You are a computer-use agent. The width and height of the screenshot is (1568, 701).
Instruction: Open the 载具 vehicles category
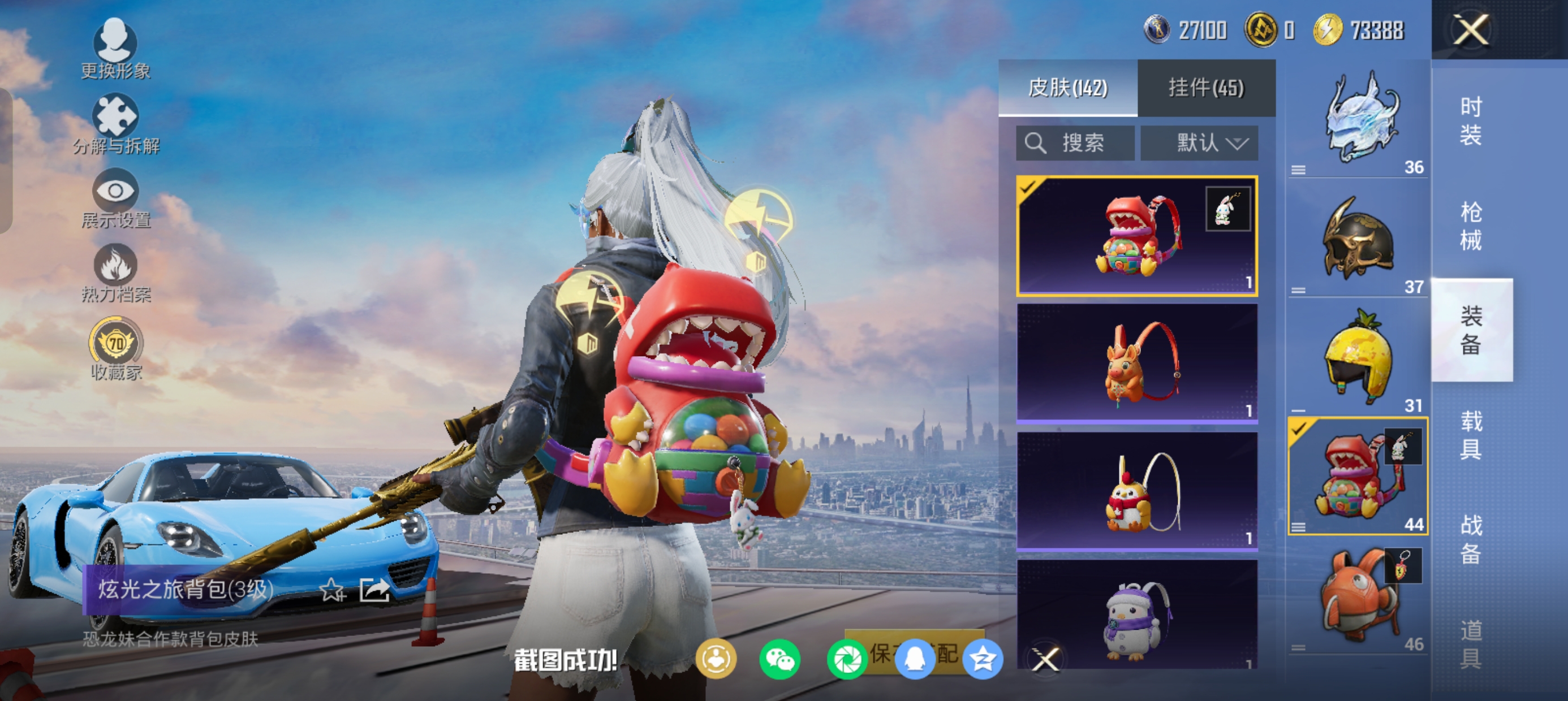(x=1471, y=435)
